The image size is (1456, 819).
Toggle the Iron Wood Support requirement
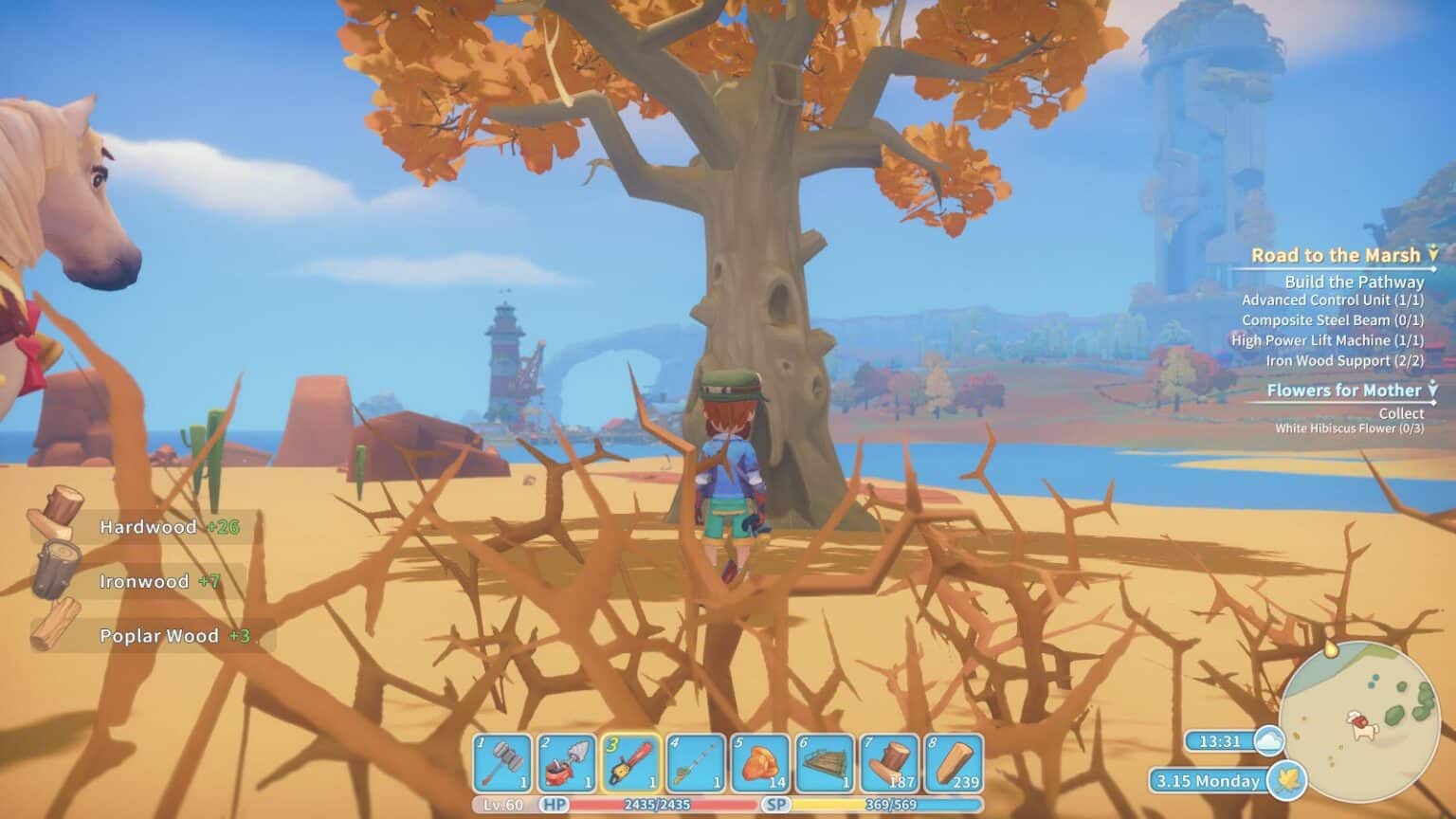(1344, 360)
